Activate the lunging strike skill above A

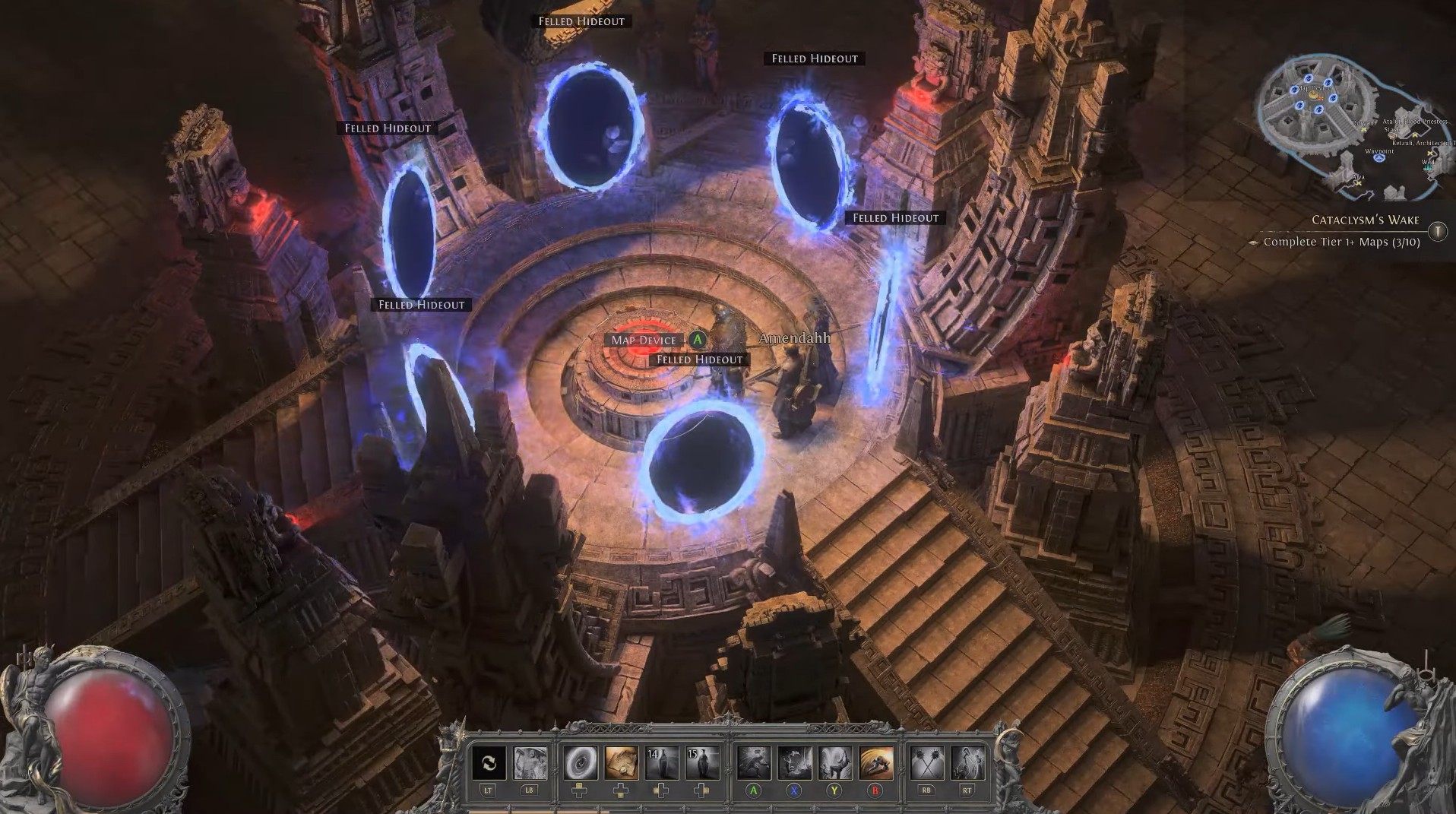pyautogui.click(x=753, y=763)
